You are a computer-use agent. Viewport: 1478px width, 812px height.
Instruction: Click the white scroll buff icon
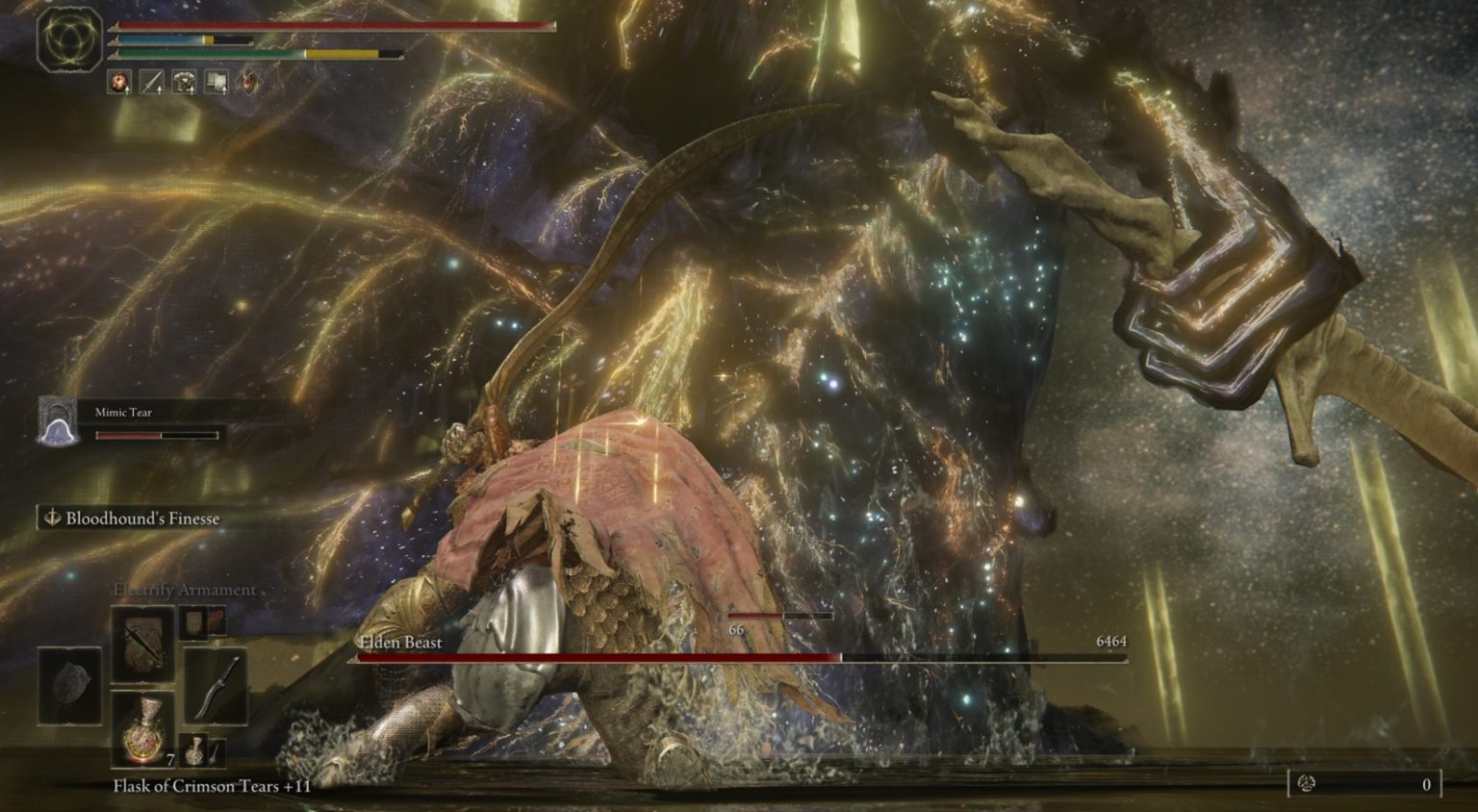217,83
